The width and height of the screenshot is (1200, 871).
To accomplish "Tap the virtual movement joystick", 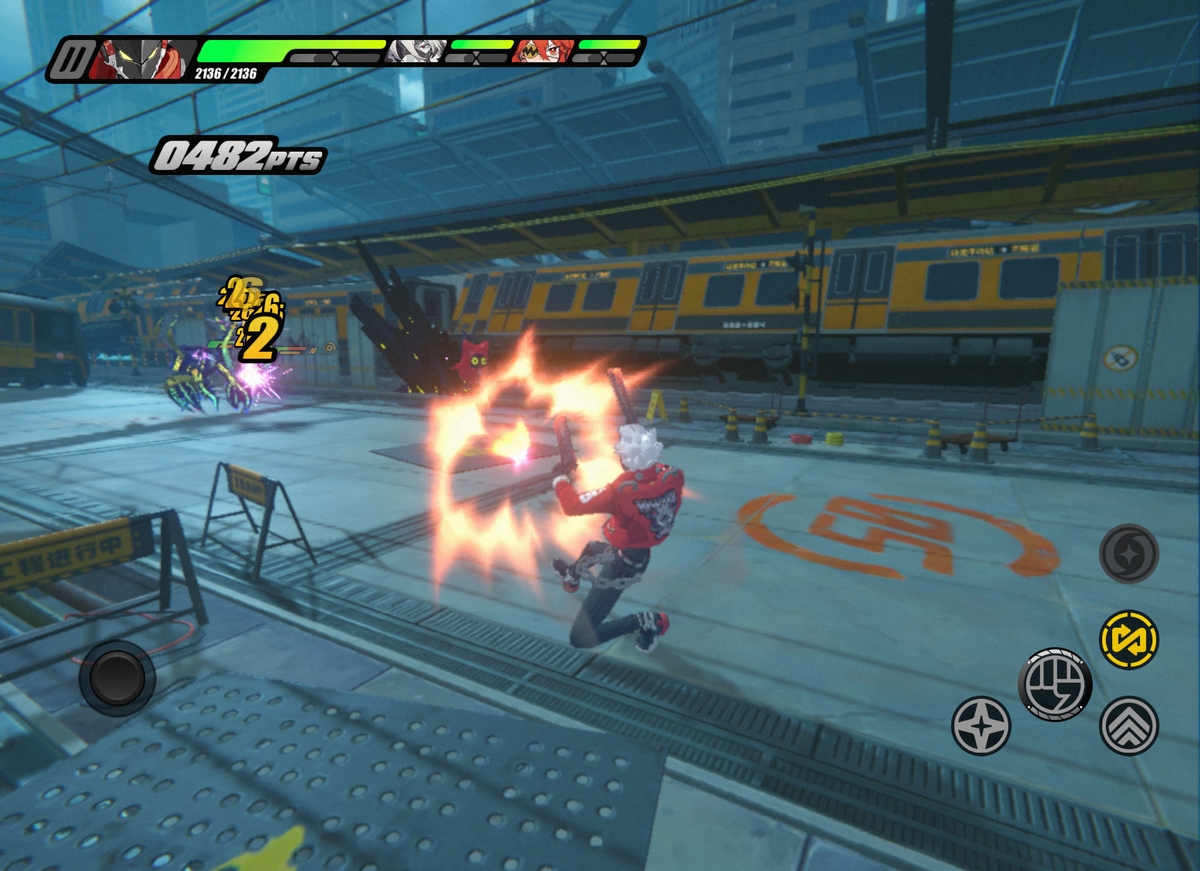I will 117,678.
